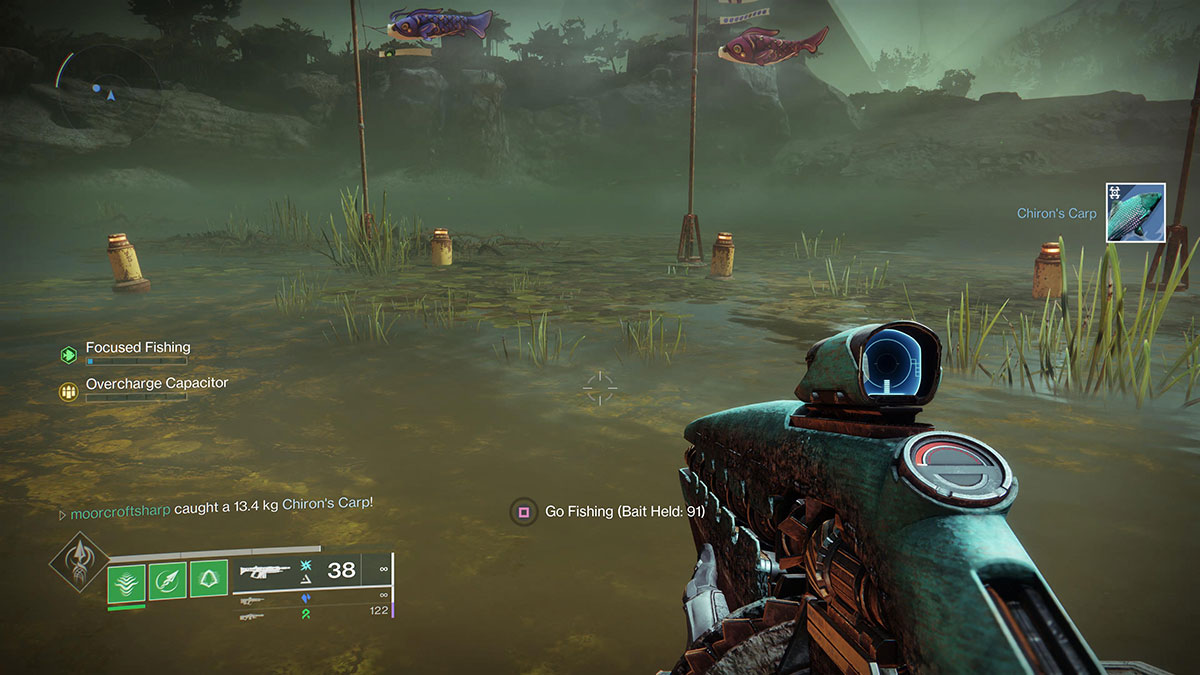The image size is (1200, 675).
Task: Select the Overcharge Capacitor buff icon
Action: [68, 392]
